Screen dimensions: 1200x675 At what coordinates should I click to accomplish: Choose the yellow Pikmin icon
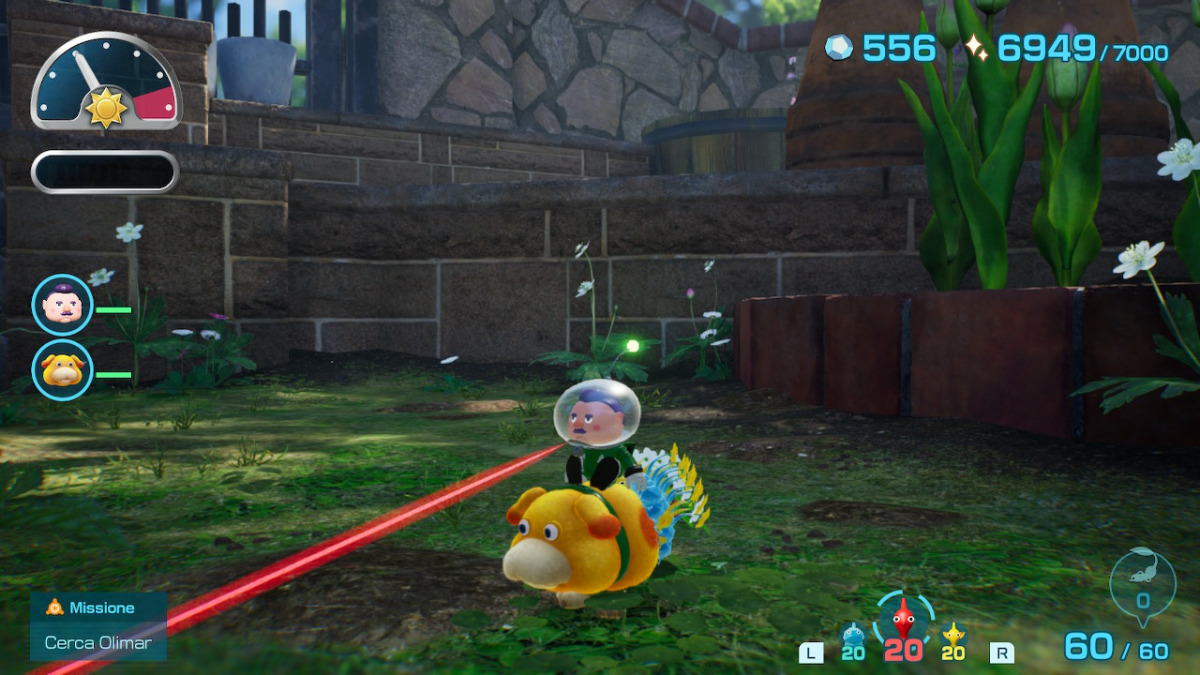954,633
